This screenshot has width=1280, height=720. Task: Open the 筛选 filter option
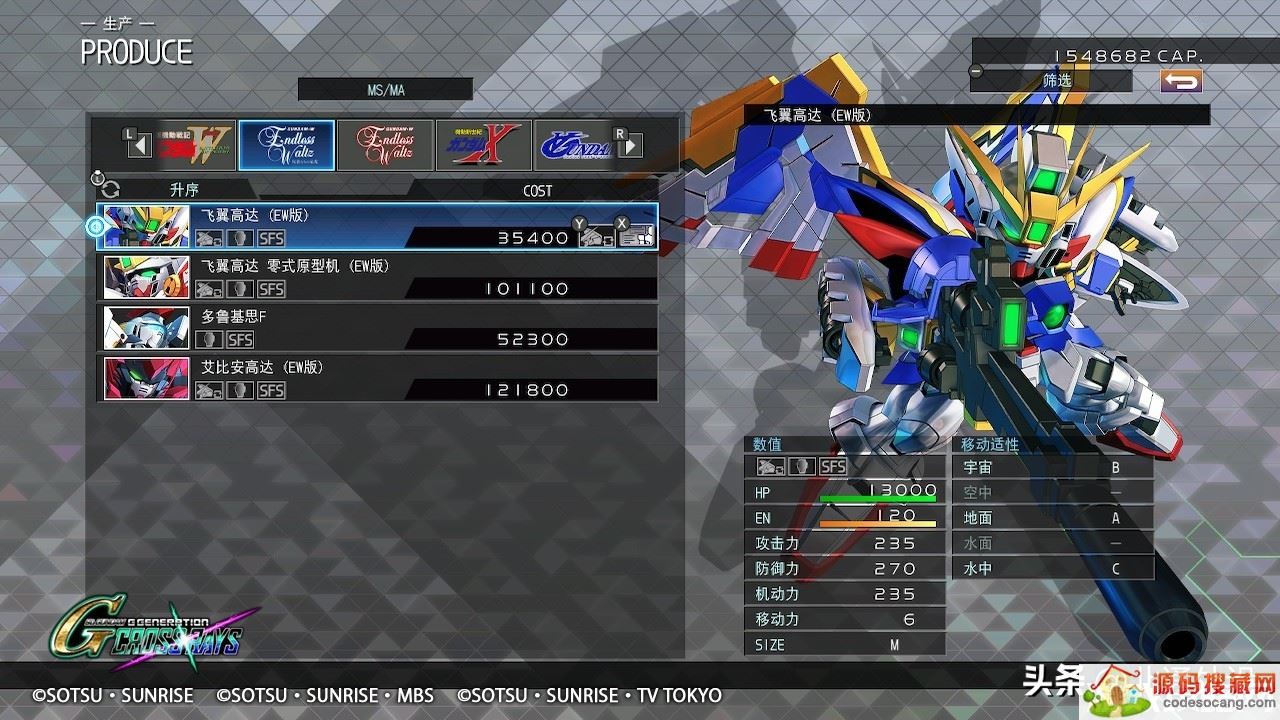click(1056, 80)
